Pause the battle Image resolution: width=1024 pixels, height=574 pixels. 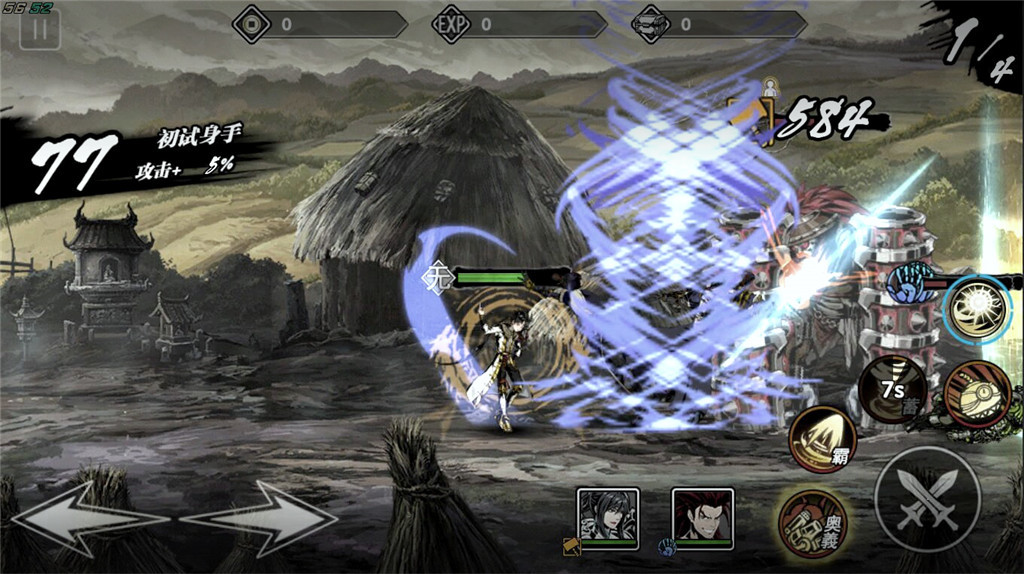40,30
